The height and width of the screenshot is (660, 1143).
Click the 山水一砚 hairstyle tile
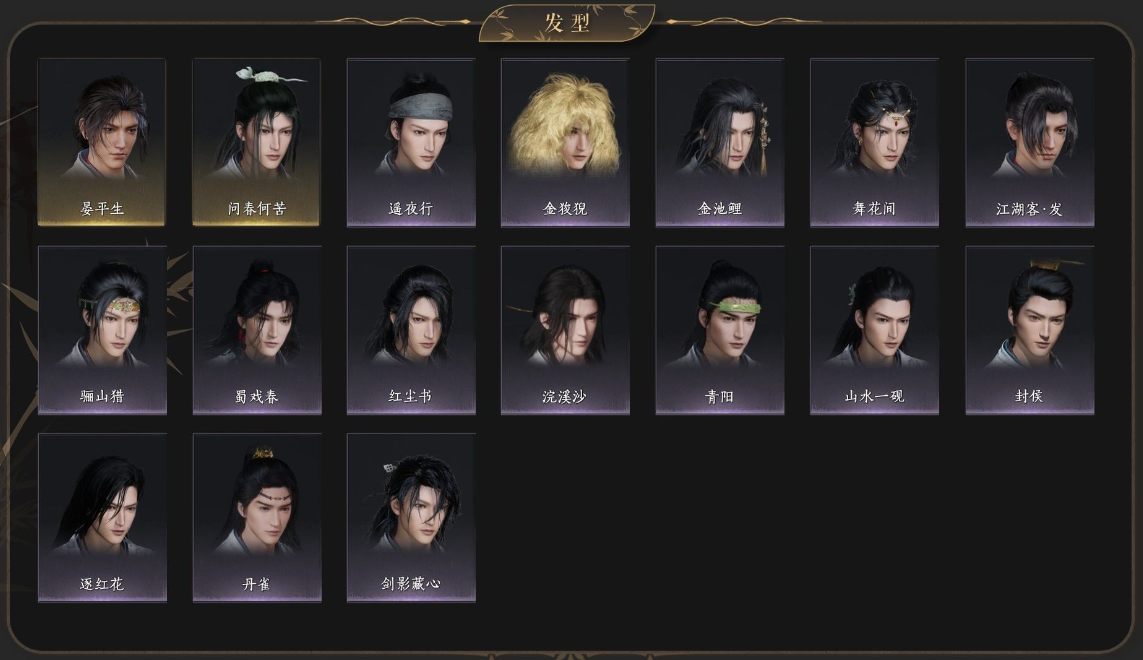pyautogui.click(x=874, y=329)
